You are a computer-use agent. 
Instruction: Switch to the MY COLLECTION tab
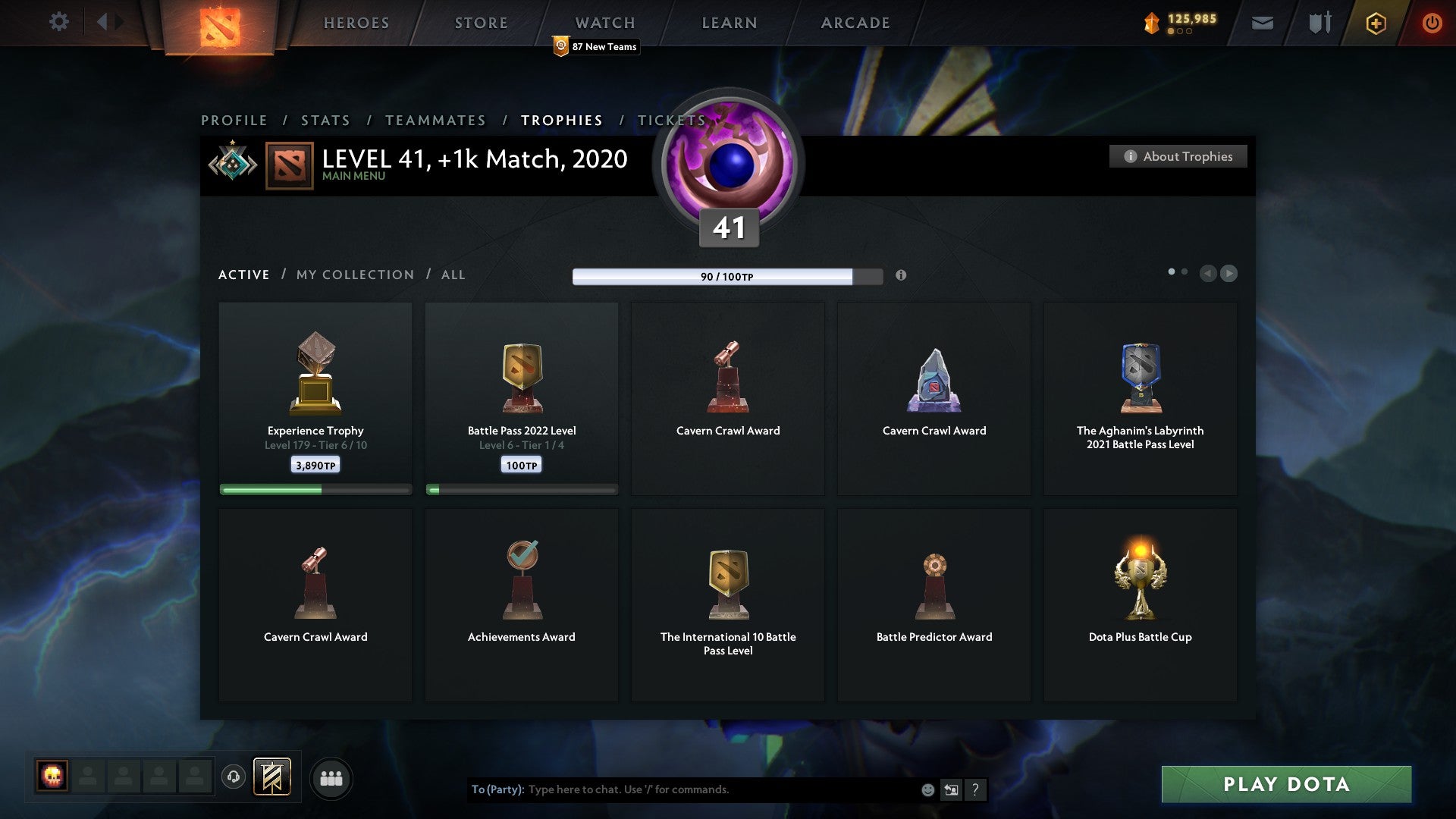click(x=354, y=275)
